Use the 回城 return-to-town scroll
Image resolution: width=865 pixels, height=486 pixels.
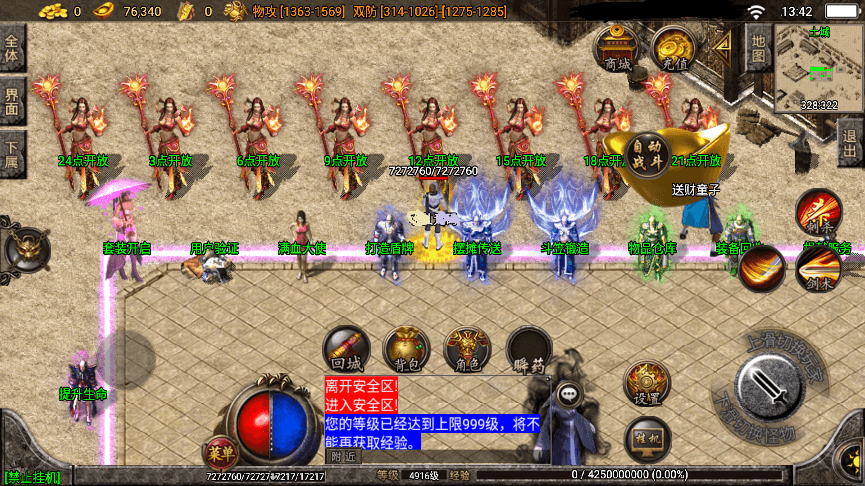(346, 351)
